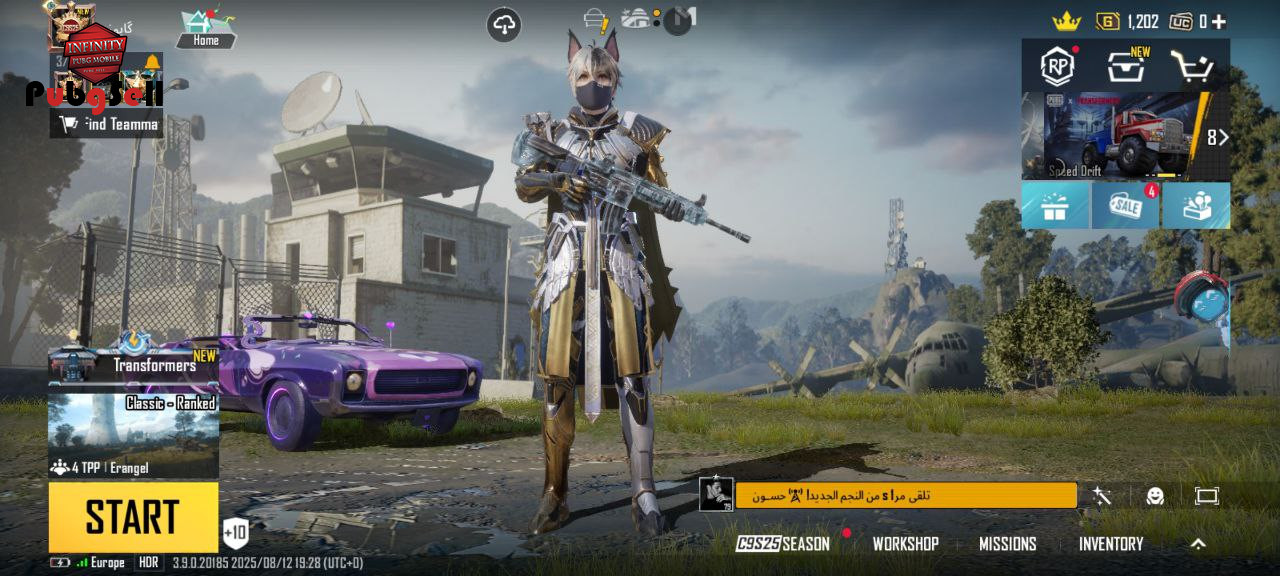Open the yellow chat message bar

tap(905, 495)
